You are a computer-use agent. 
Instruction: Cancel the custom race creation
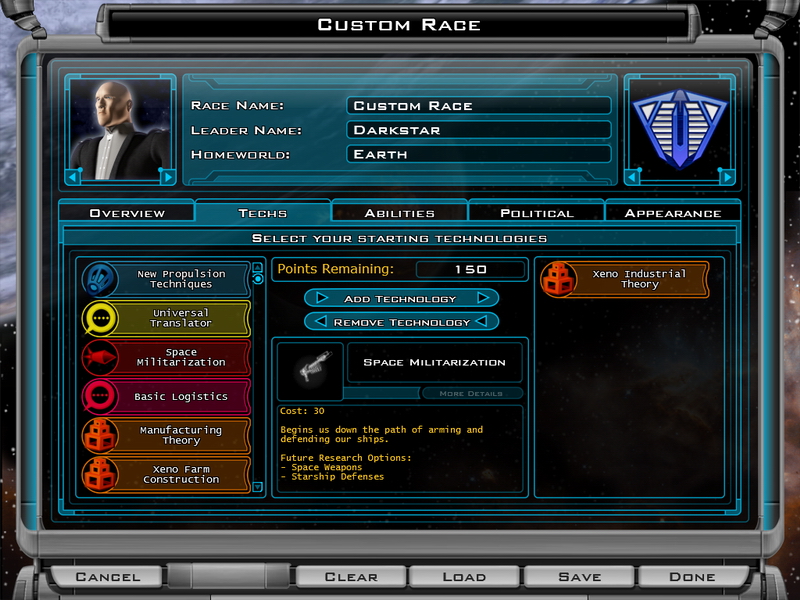(108, 576)
